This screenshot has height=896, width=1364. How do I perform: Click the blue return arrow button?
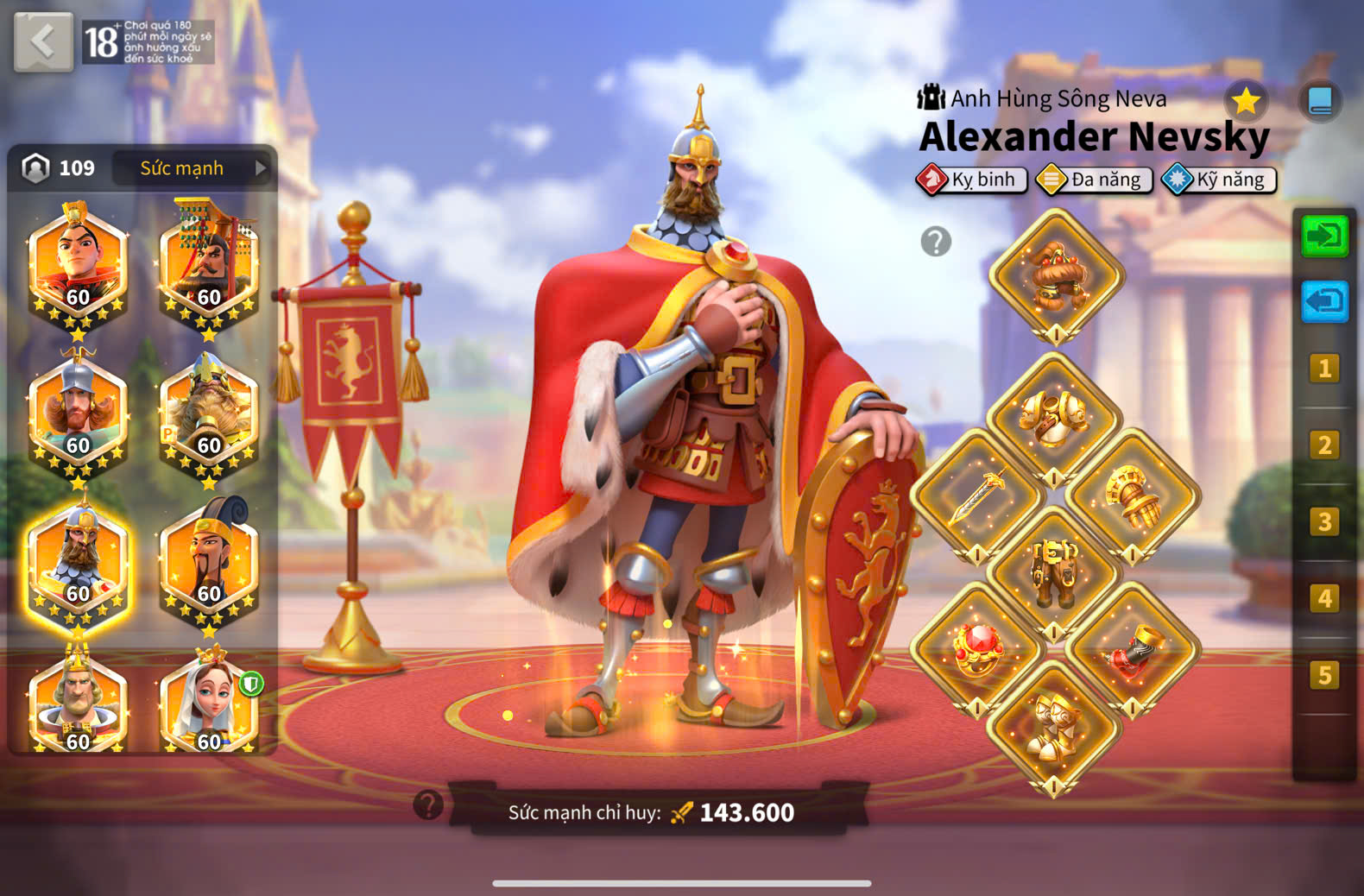1324,301
